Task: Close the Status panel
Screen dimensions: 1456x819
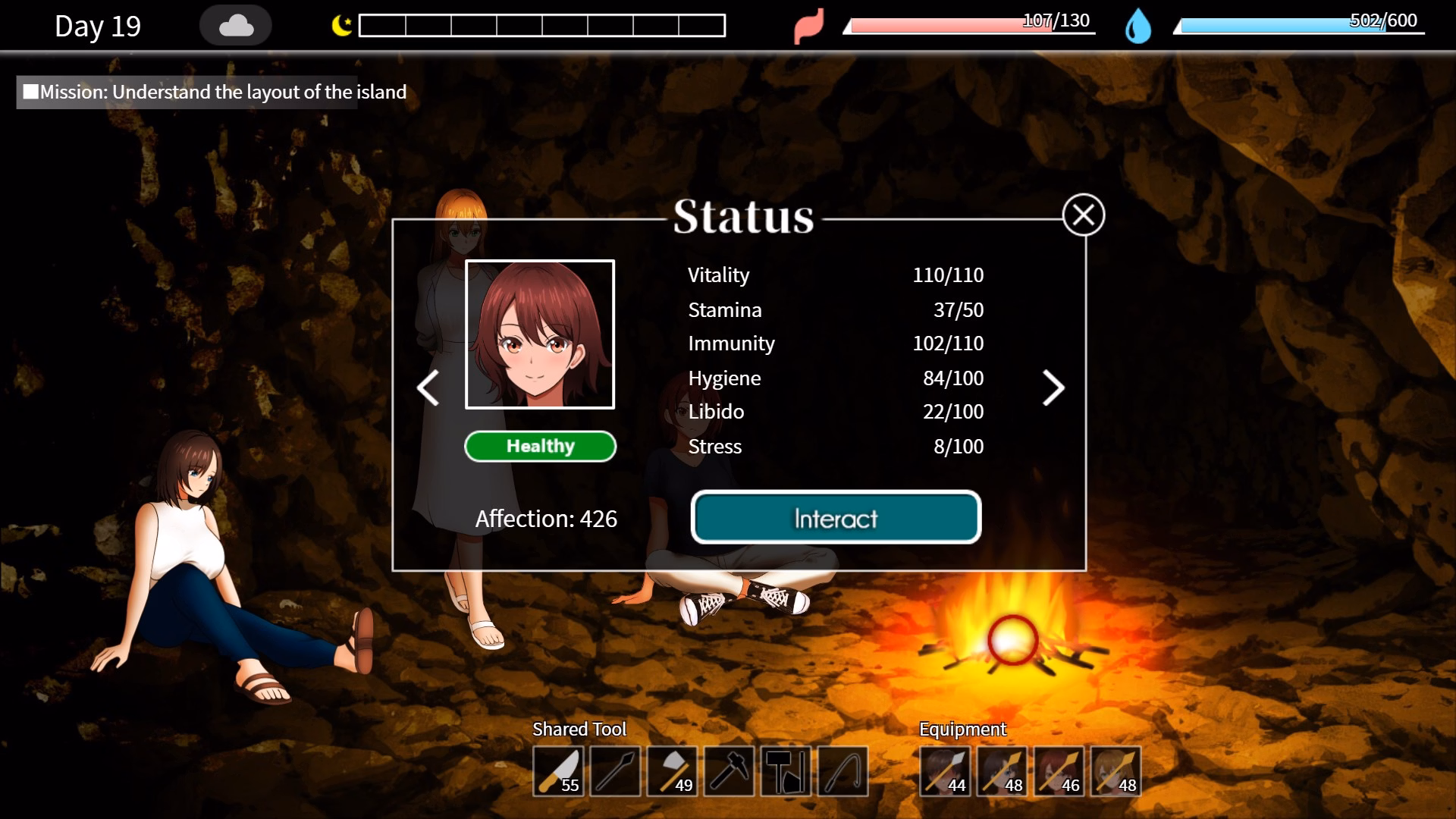Action: coord(1083,215)
